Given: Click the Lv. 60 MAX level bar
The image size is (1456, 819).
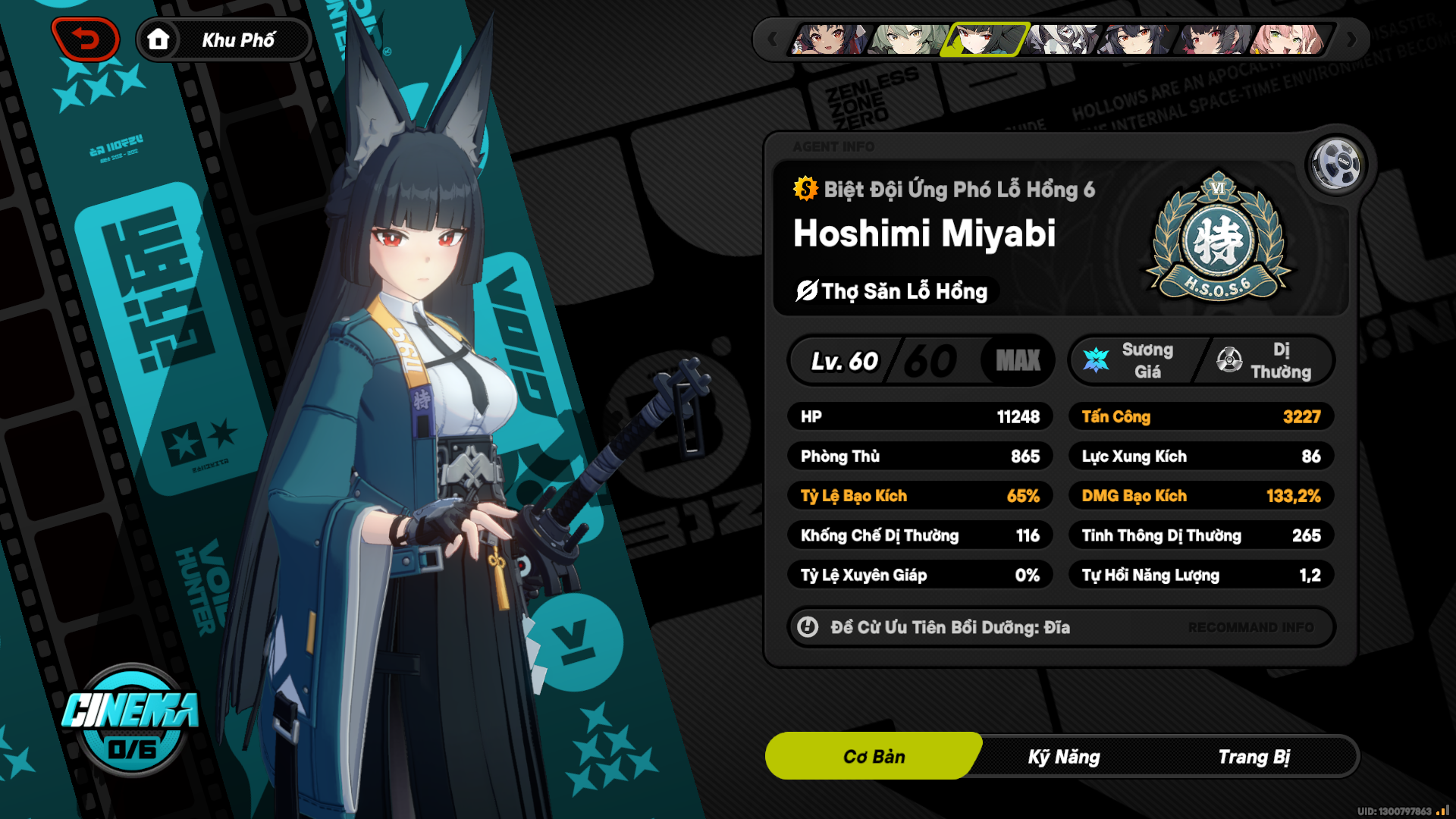Looking at the screenshot, I should tap(921, 360).
